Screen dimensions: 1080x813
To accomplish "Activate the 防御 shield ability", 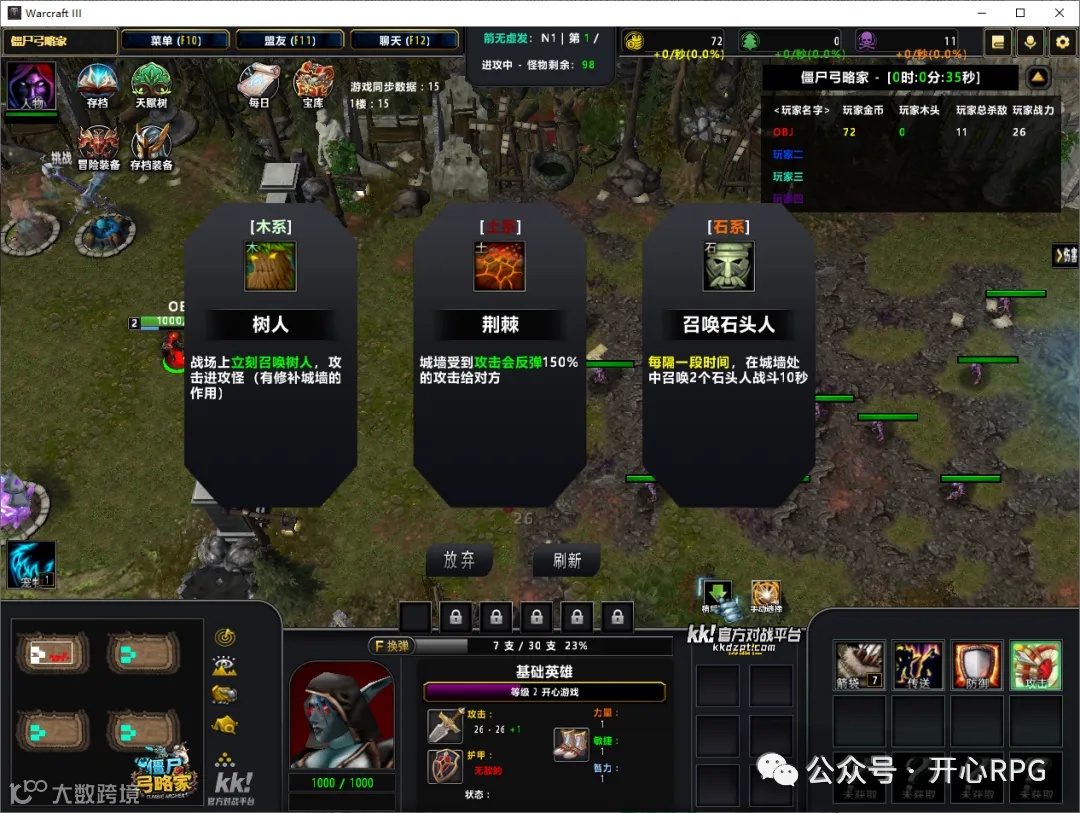I will coord(976,666).
